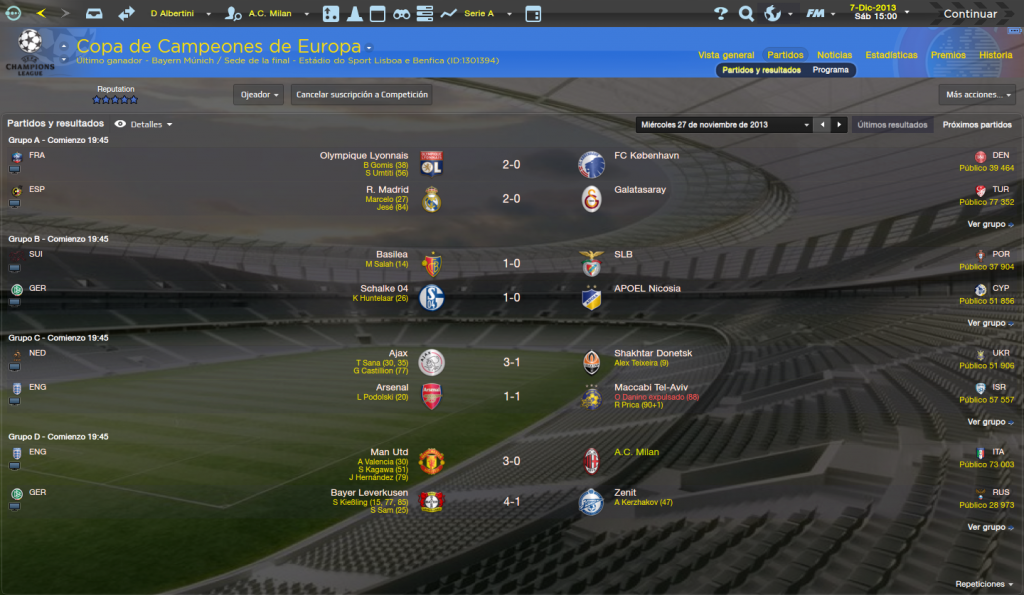Click the help question mark icon
The image size is (1024, 595).
[720, 14]
